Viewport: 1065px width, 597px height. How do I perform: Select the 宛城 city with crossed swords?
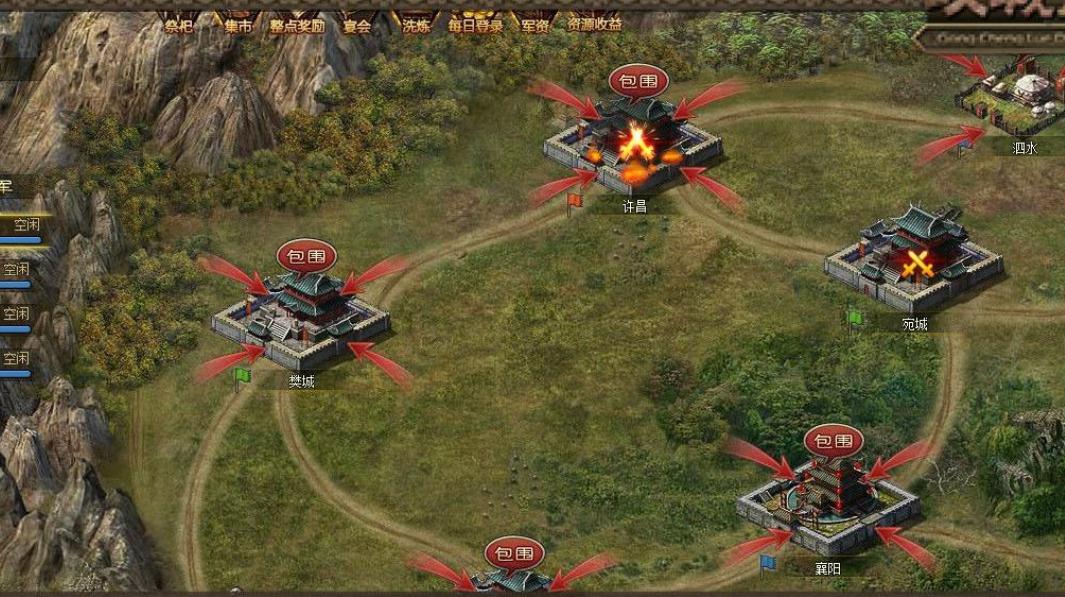[x=914, y=259]
